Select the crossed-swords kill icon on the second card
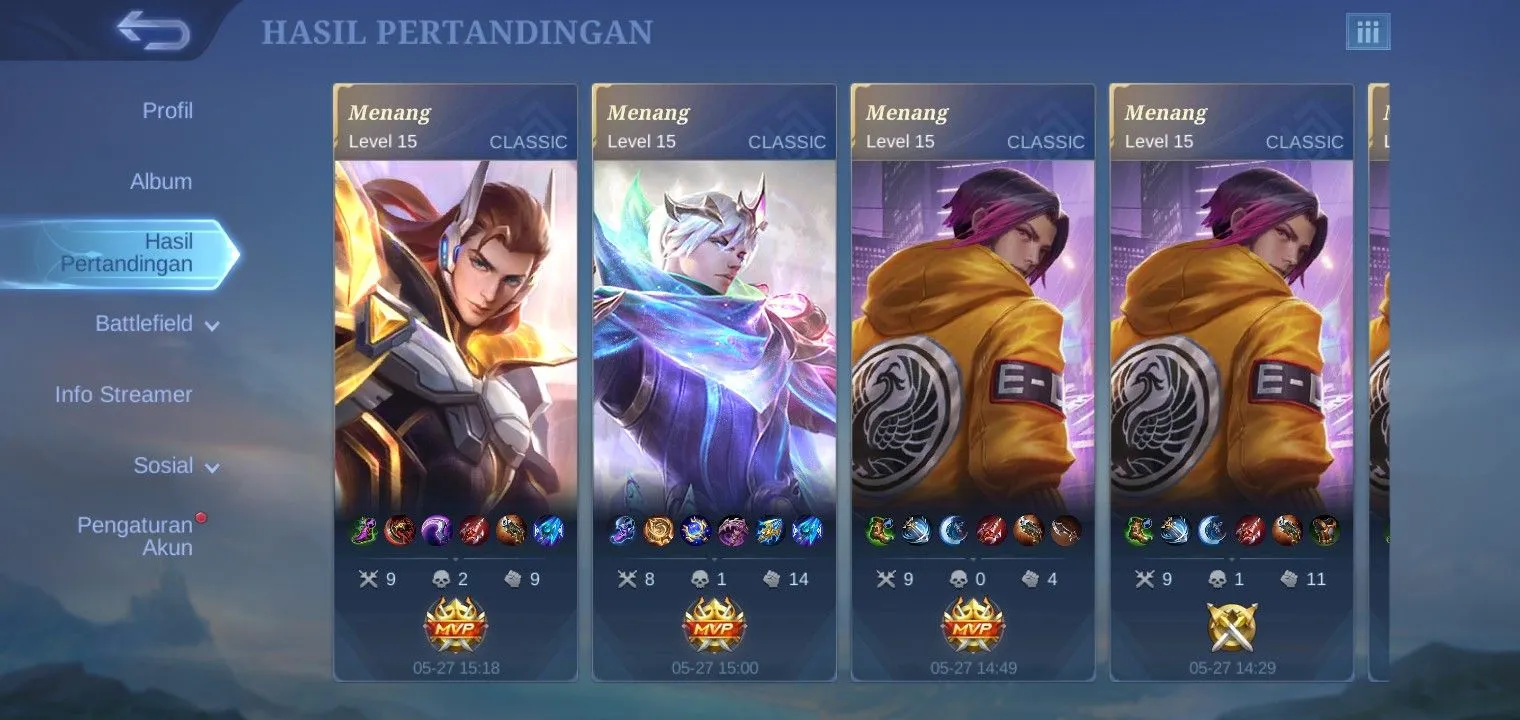1520x720 pixels. click(x=630, y=578)
